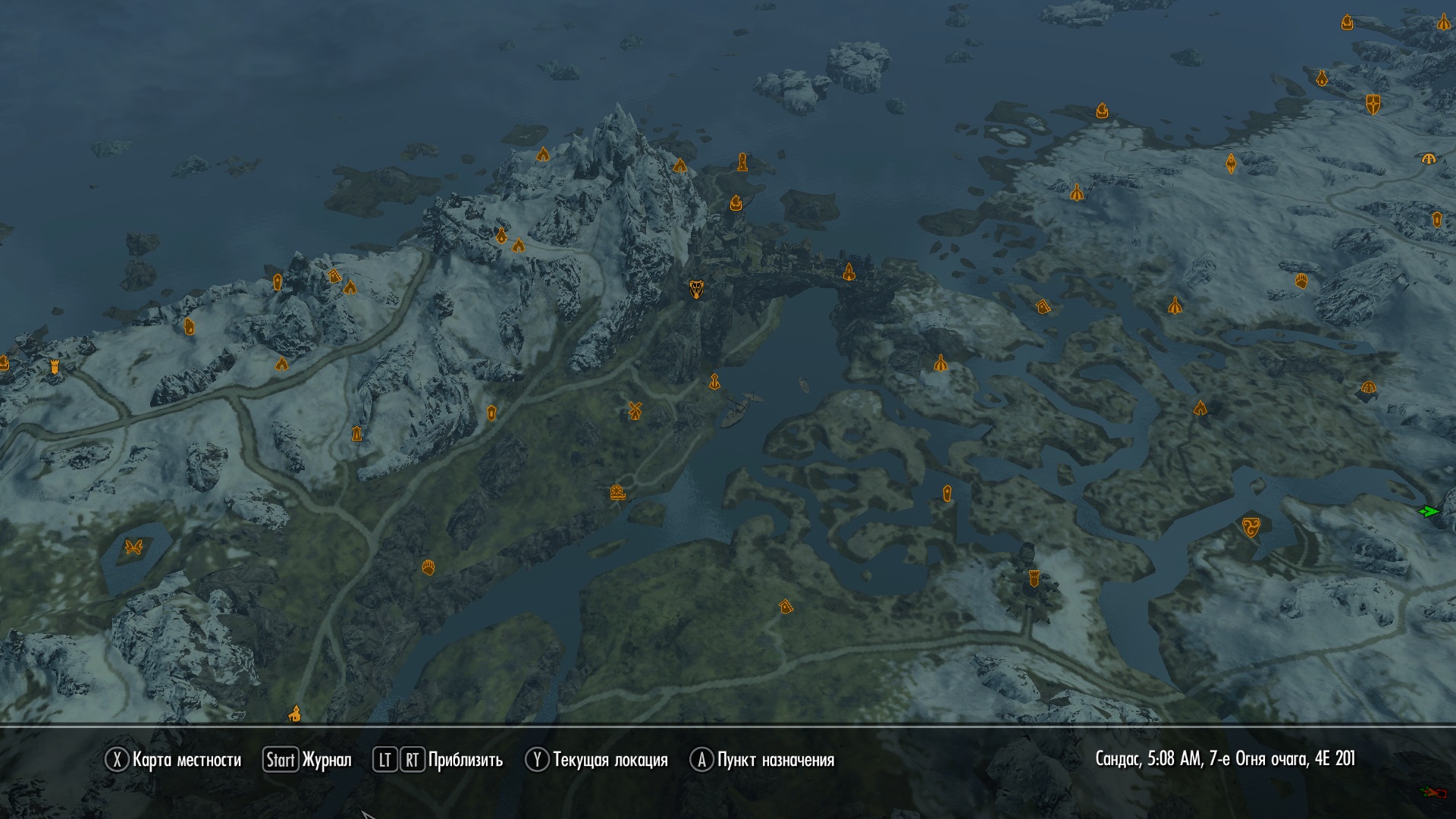Image resolution: width=1456 pixels, height=819 pixels.
Task: Select the winged dragon lair marker
Action: (134, 547)
